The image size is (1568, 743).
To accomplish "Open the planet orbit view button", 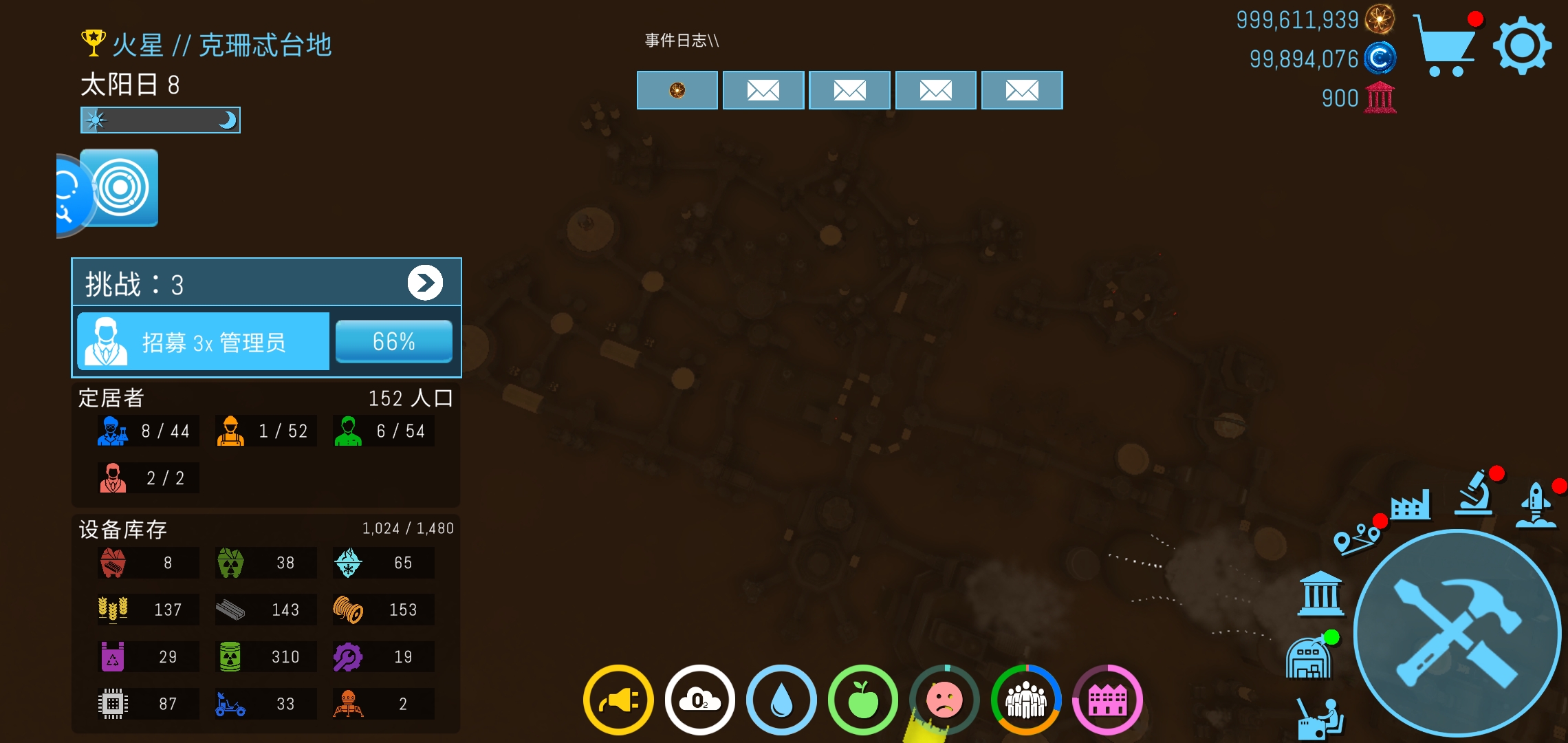I will pos(121,187).
